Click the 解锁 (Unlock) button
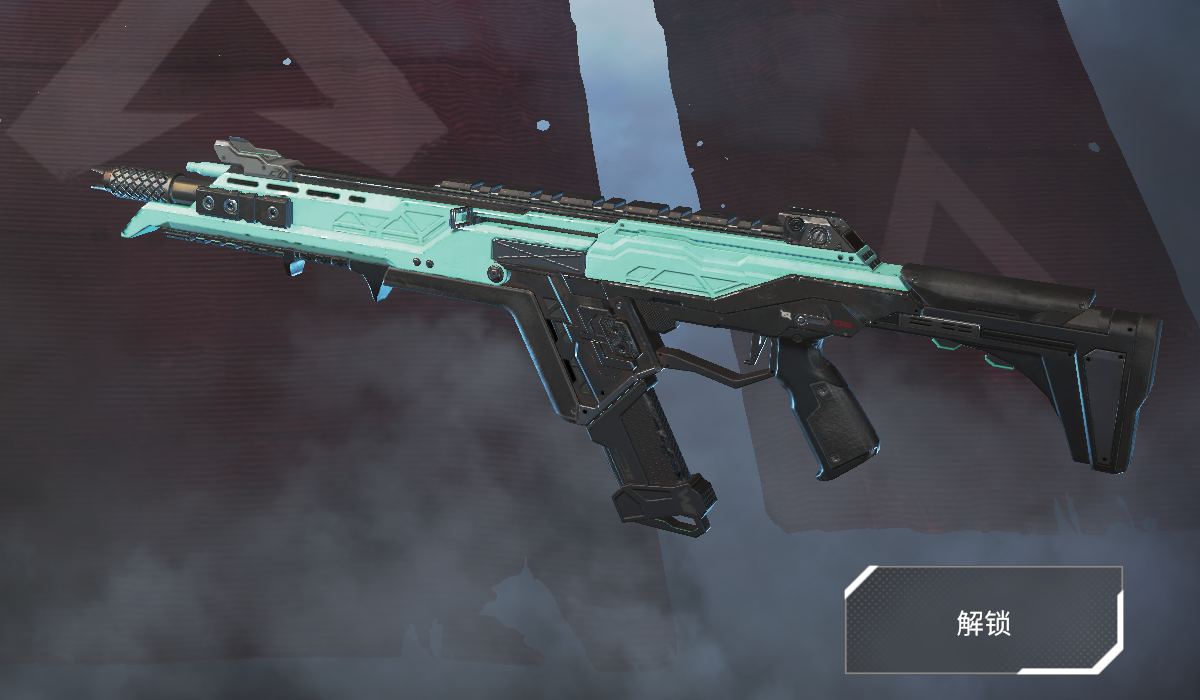 983,621
